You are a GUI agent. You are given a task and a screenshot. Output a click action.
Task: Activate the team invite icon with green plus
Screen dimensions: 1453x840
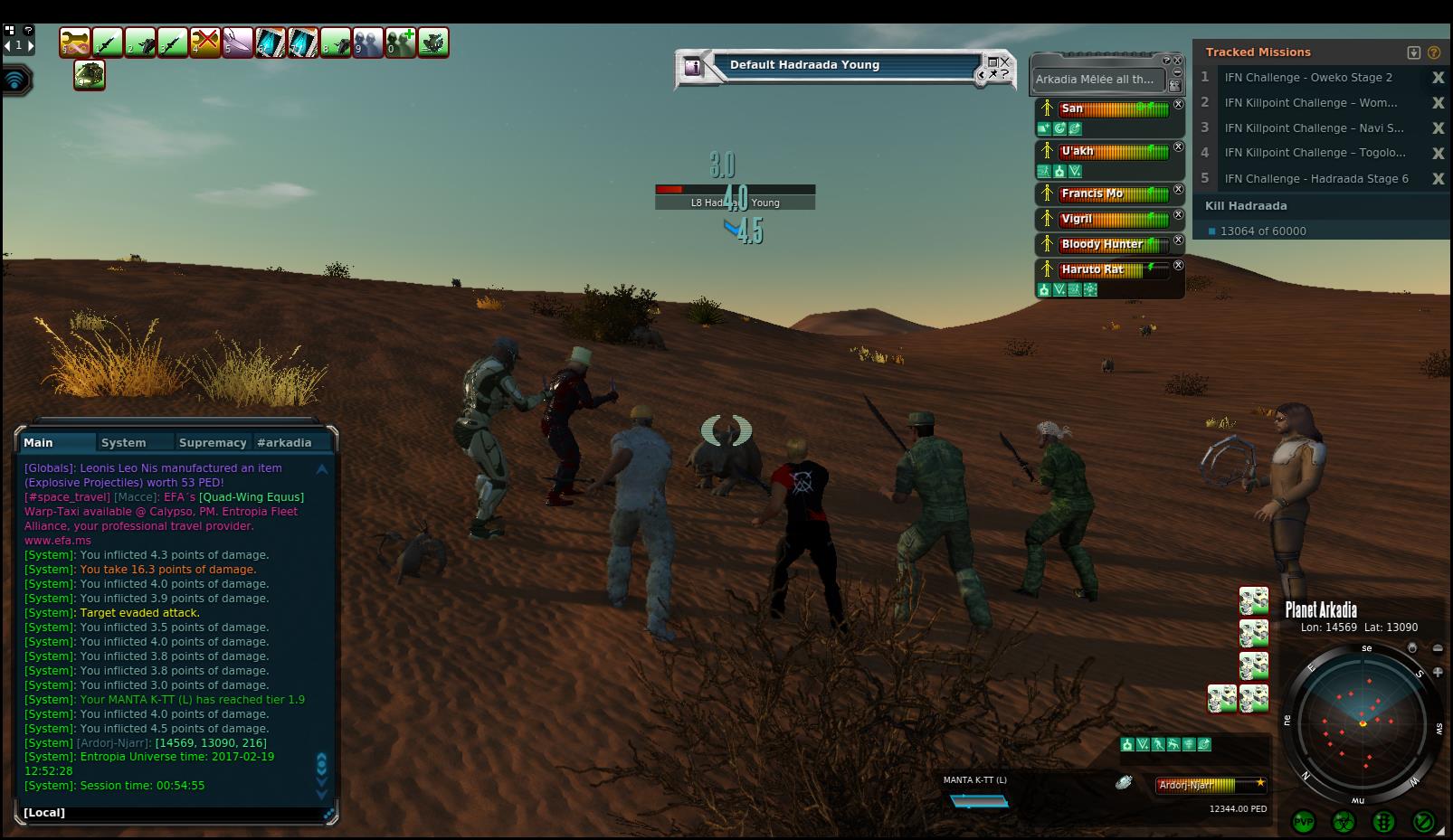click(400, 42)
